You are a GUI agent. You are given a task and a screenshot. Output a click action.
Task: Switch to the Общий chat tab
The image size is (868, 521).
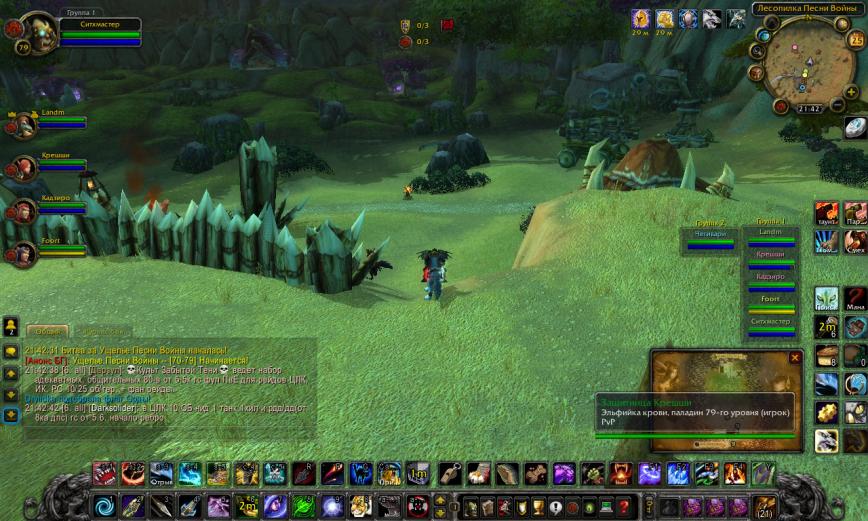pyautogui.click(x=46, y=330)
